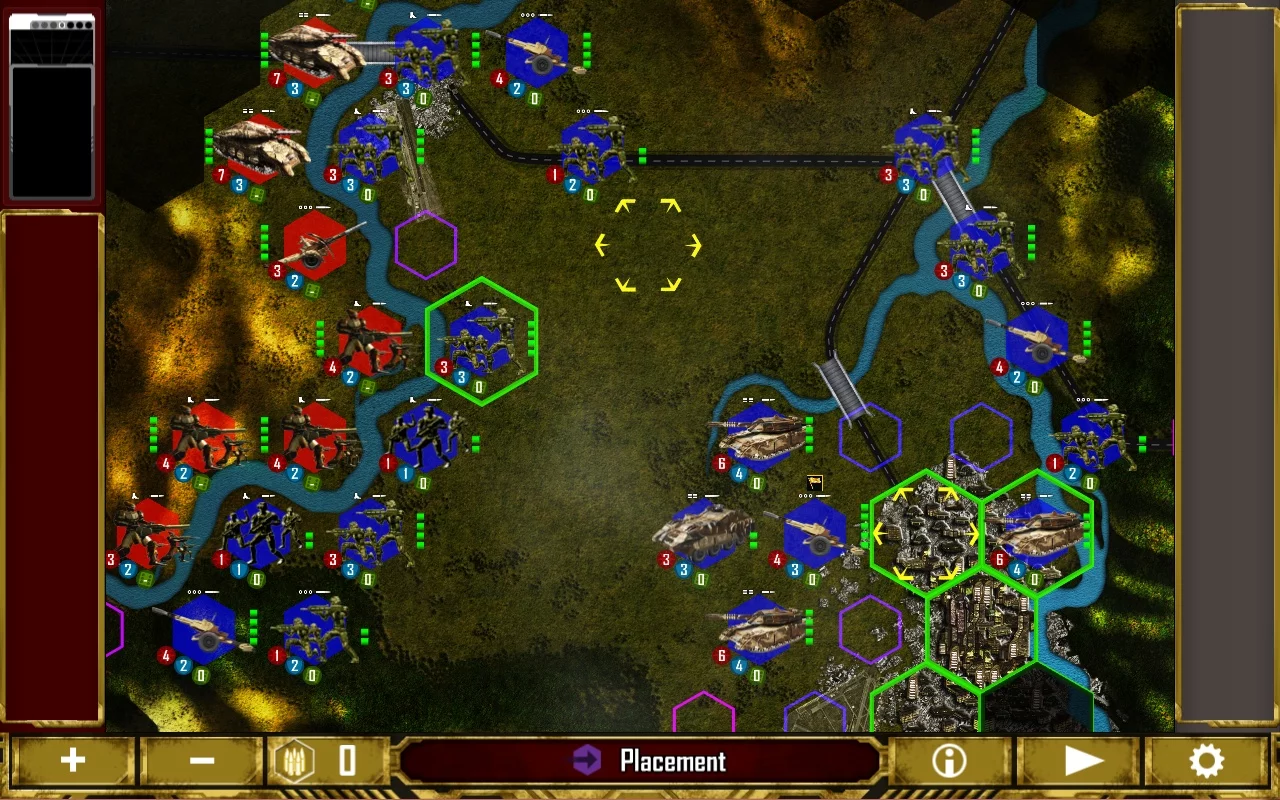Select the red artillery unit

coord(314,247)
